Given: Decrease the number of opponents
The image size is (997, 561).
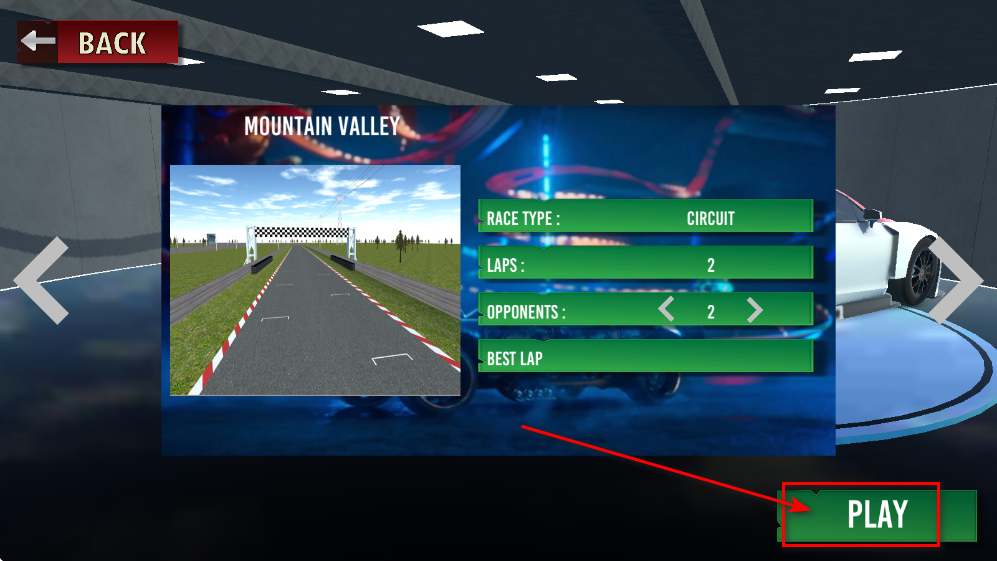Looking at the screenshot, I should (666, 311).
